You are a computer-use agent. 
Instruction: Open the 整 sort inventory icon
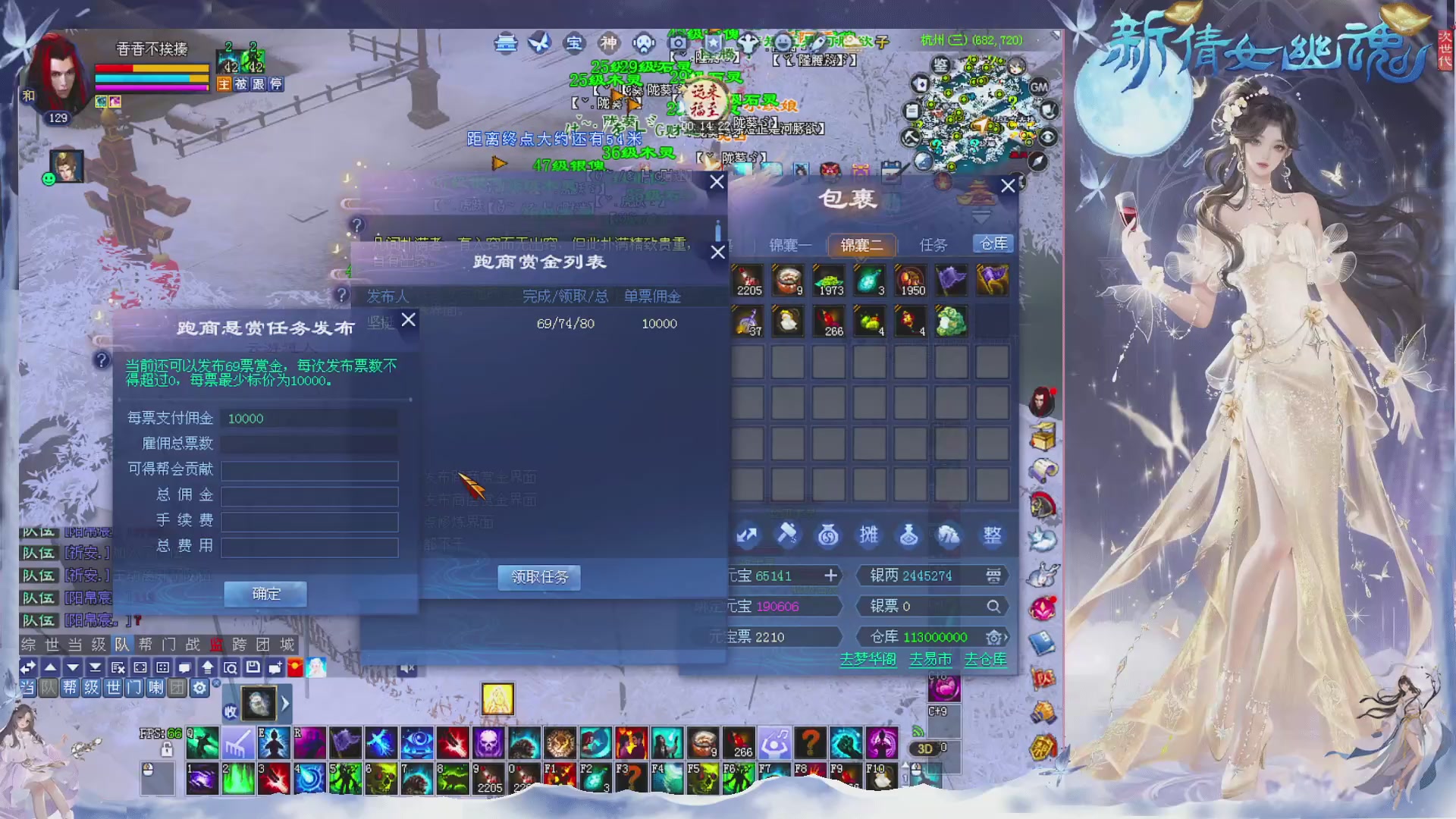click(x=992, y=535)
